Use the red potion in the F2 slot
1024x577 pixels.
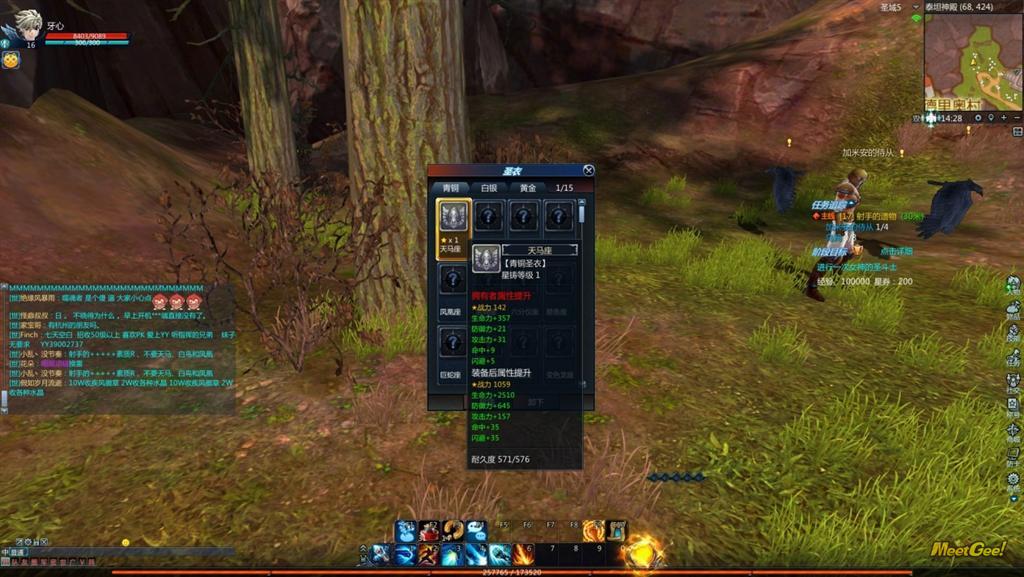tap(430, 531)
